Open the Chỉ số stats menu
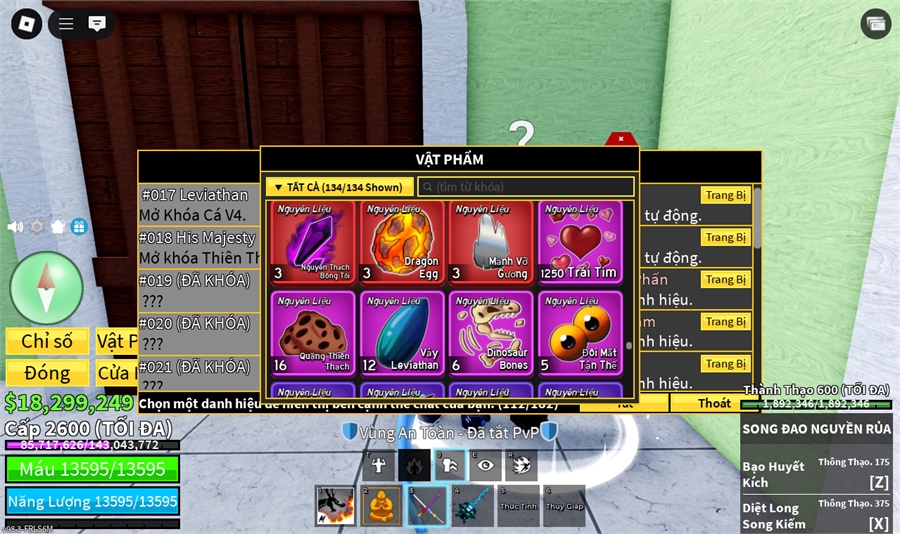This screenshot has height=534, width=900. [x=47, y=341]
